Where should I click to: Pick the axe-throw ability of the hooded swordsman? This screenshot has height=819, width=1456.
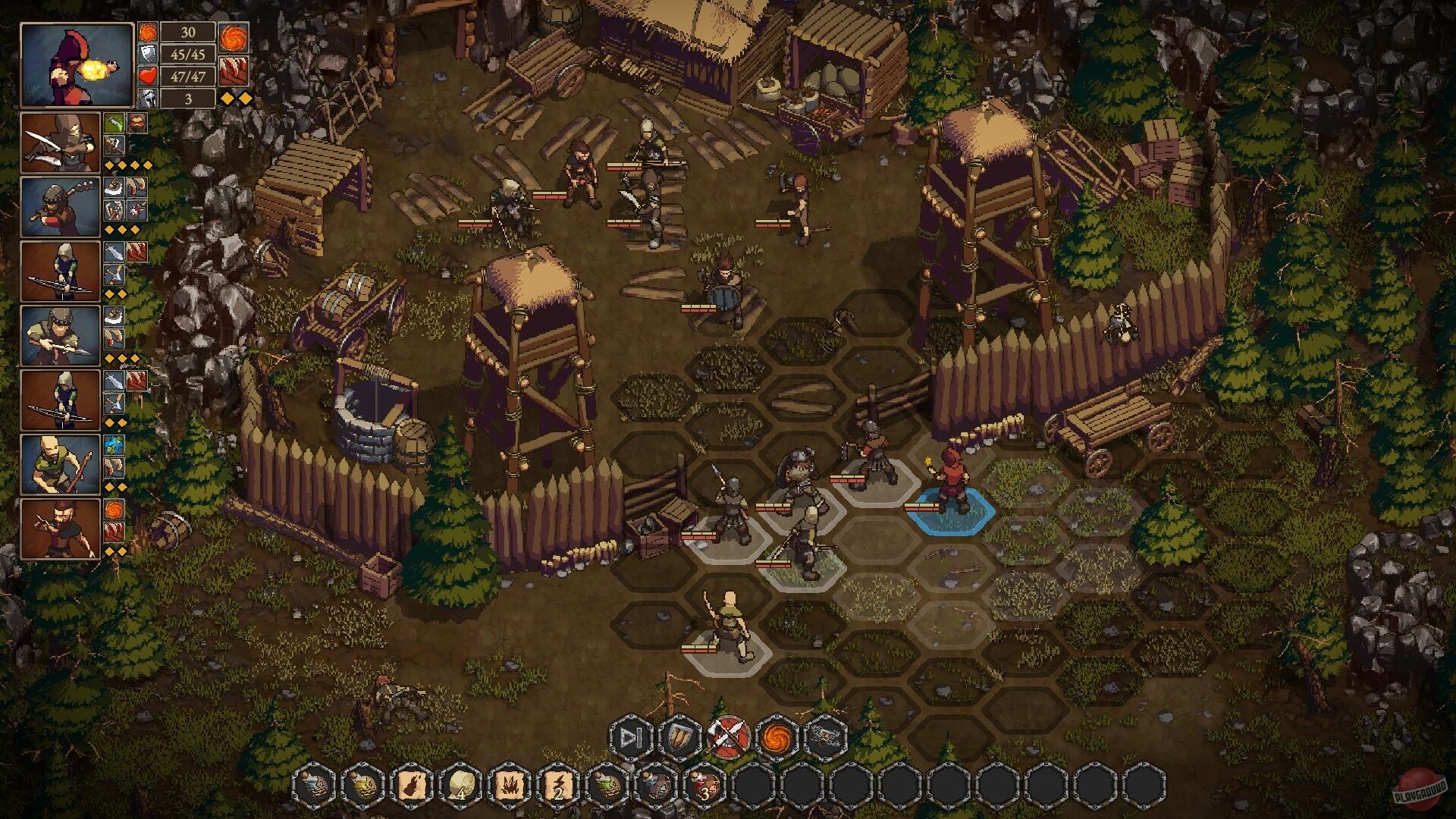coord(113,146)
